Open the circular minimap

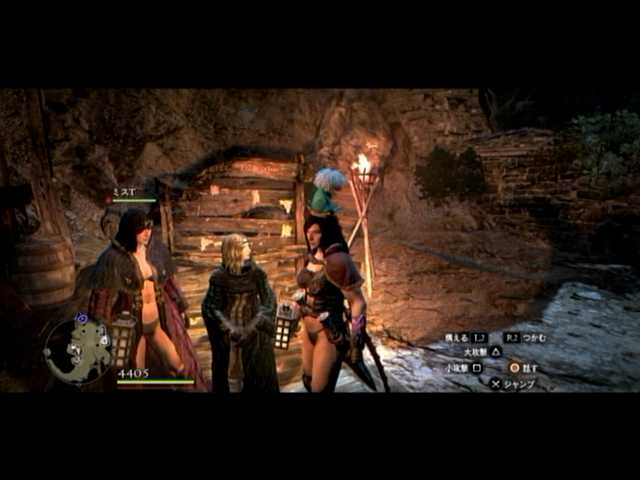(x=78, y=351)
